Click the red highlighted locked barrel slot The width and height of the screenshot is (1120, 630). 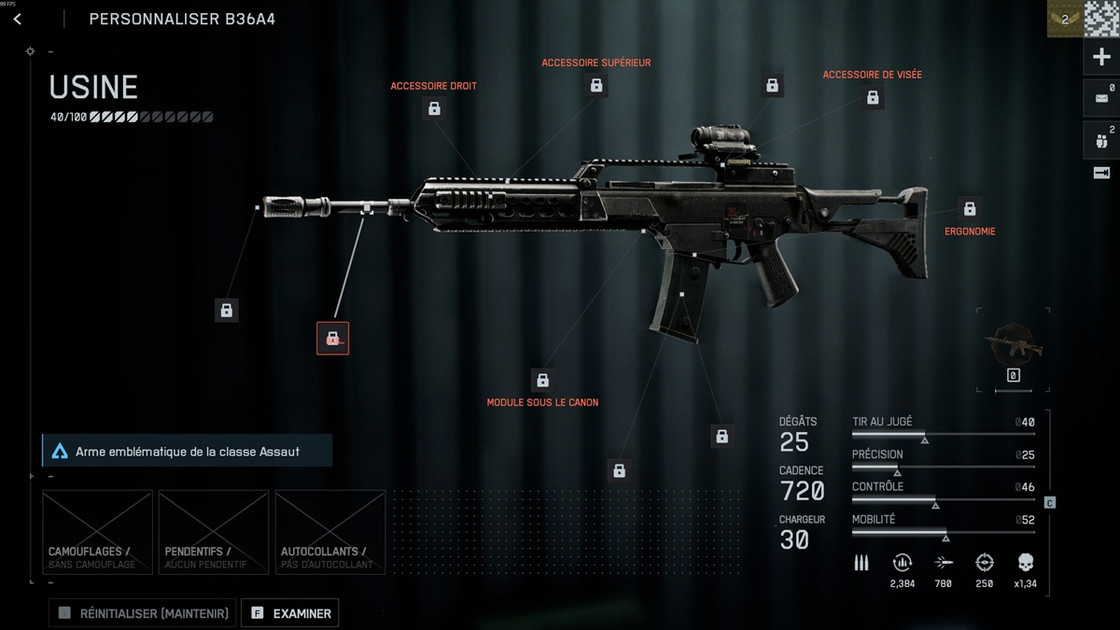pos(332,339)
